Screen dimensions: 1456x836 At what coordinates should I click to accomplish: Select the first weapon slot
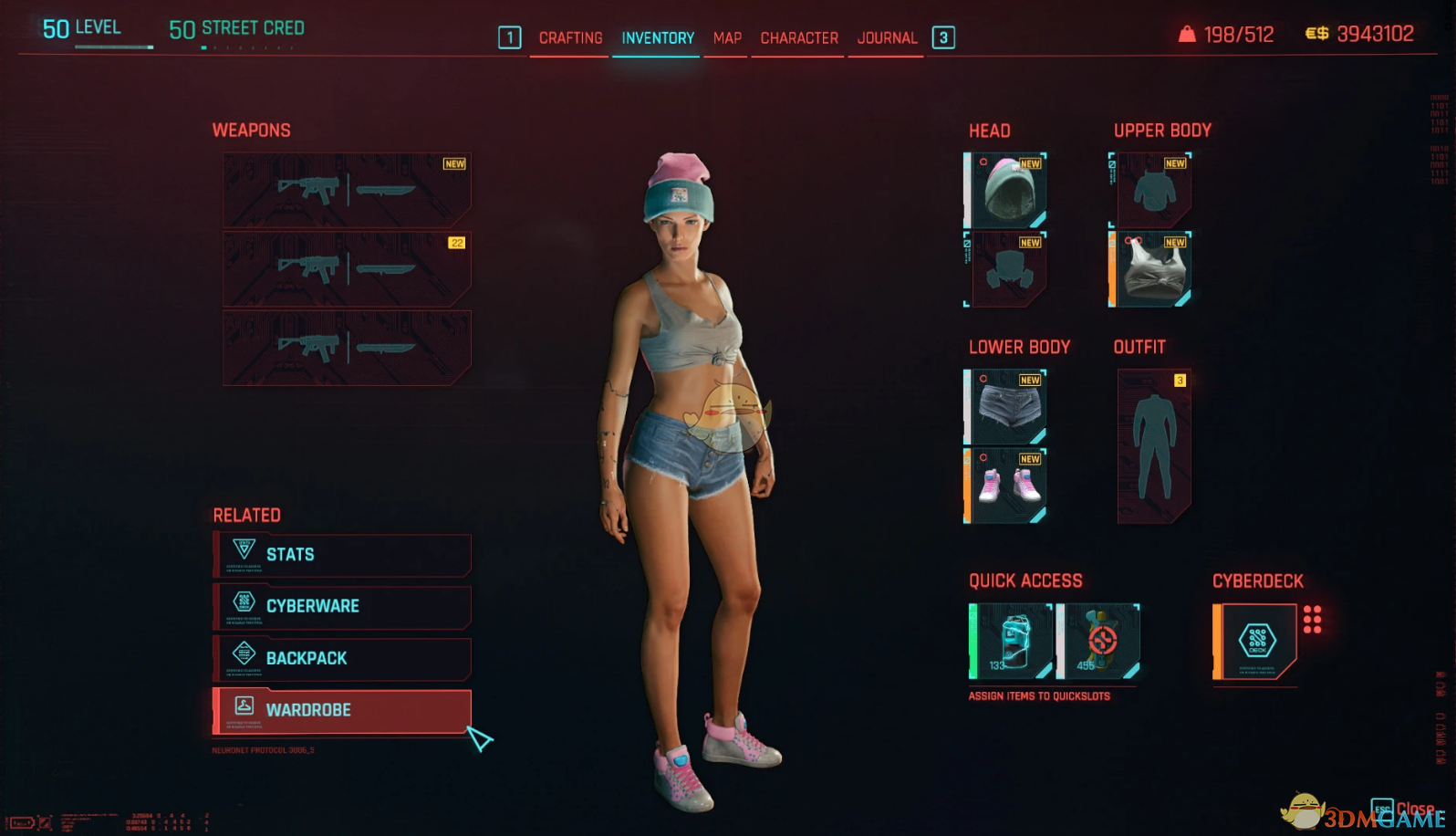347,189
